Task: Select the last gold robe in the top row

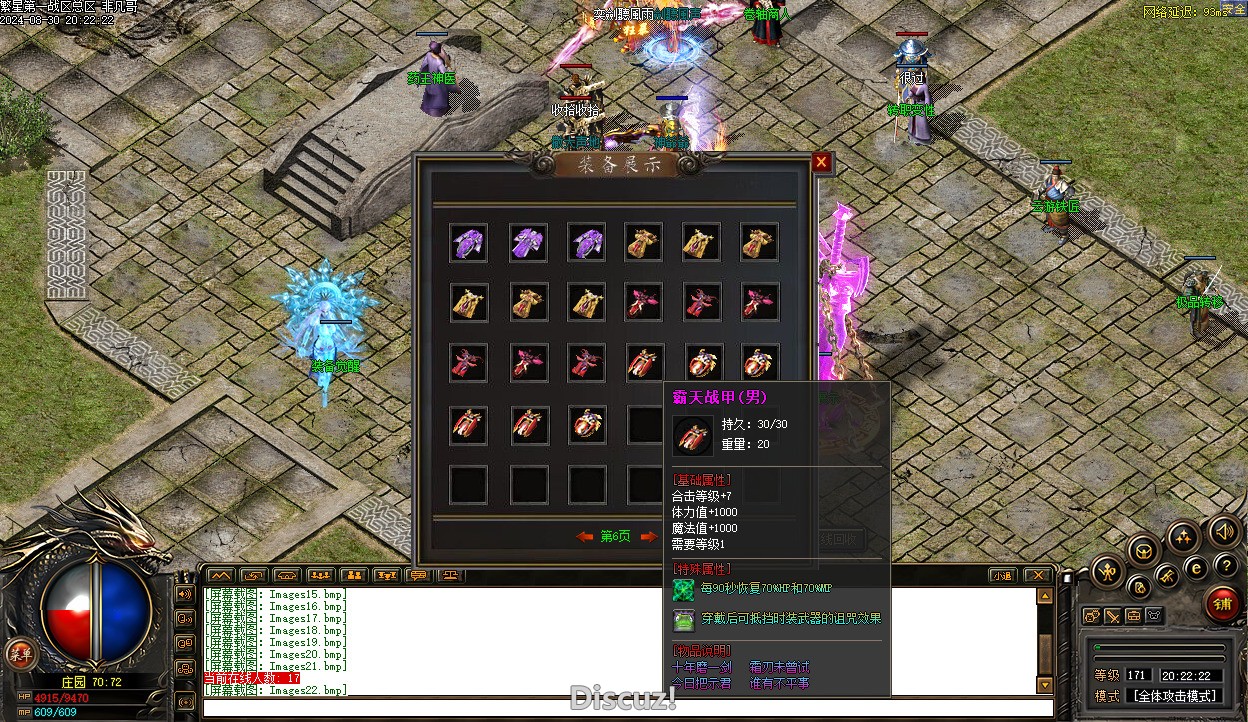Action: tap(759, 243)
